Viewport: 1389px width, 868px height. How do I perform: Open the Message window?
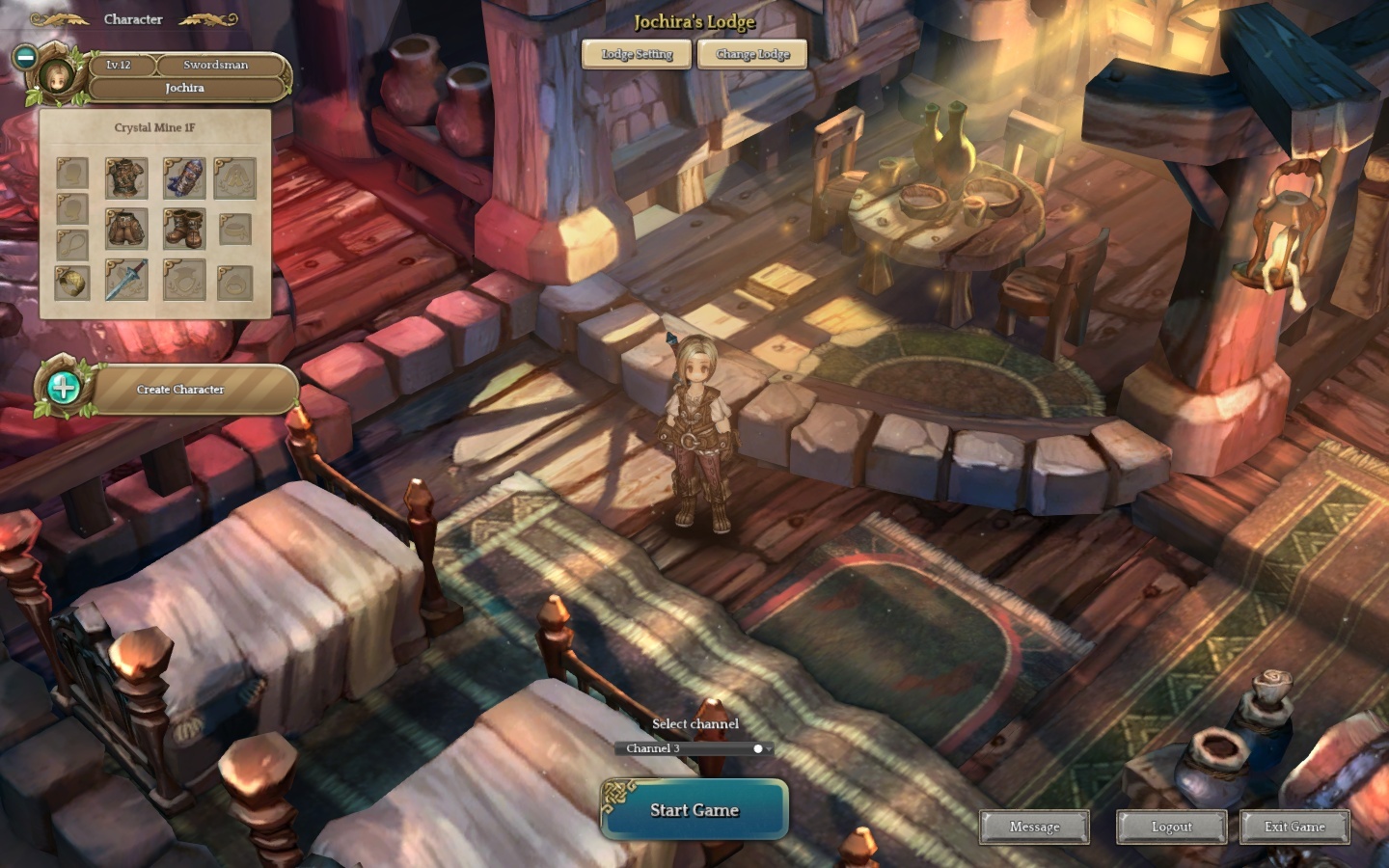1034,827
